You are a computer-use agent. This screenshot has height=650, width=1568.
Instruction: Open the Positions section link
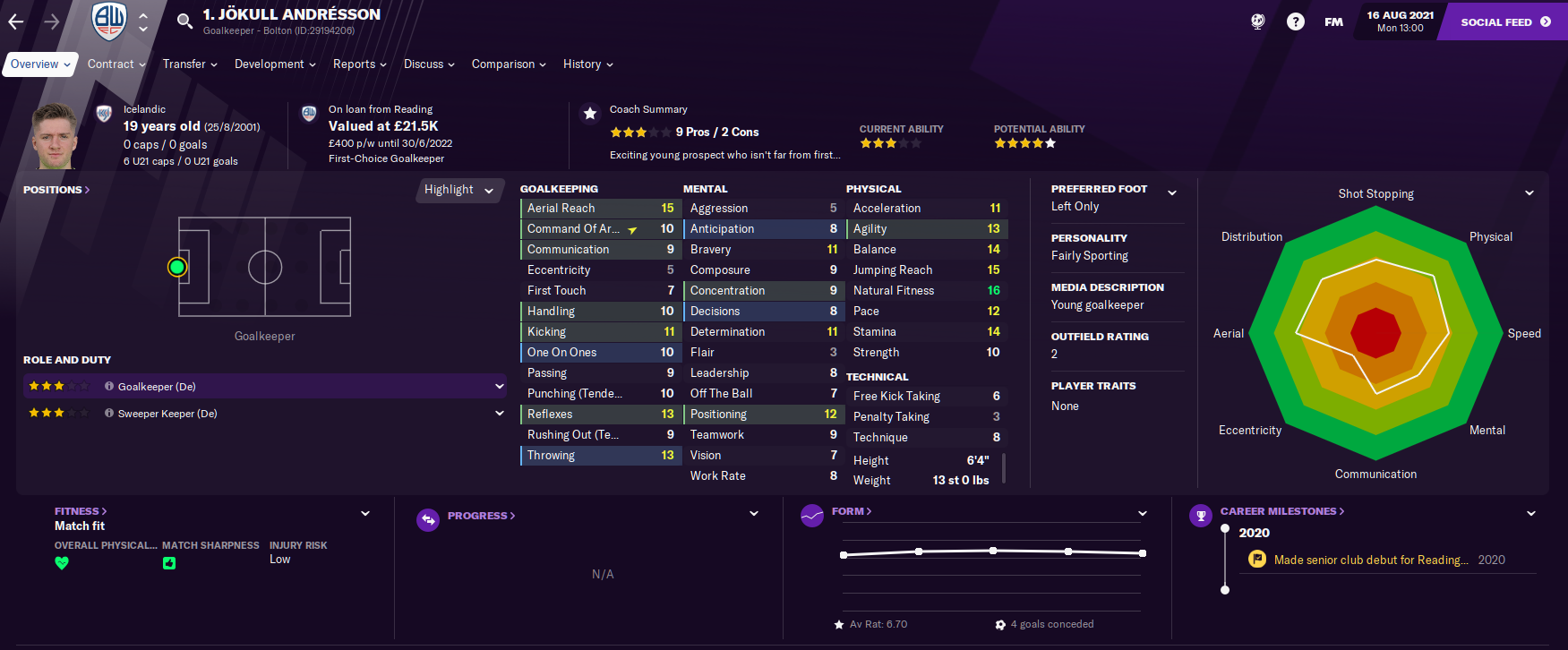pos(56,190)
